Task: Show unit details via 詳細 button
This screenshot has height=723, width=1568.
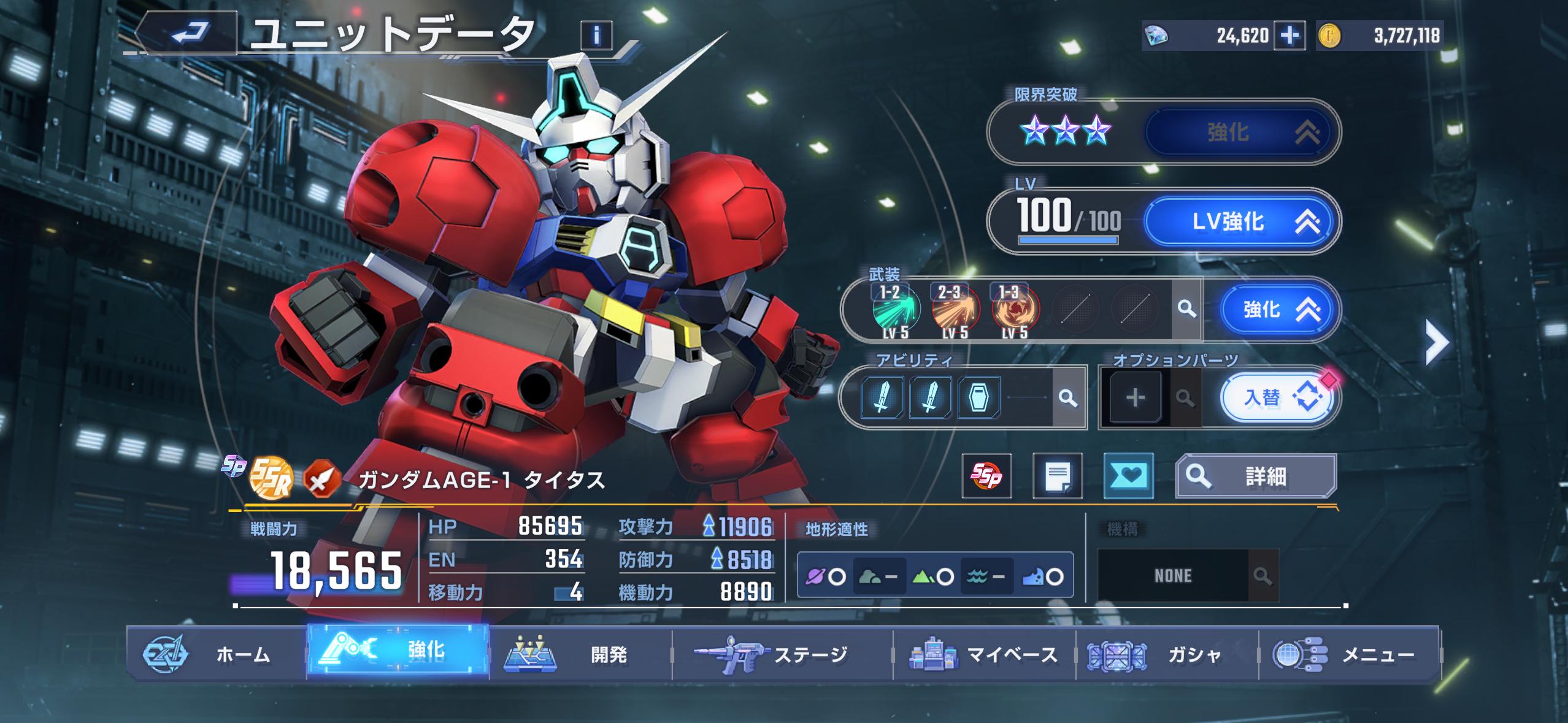Action: pyautogui.click(x=1255, y=476)
